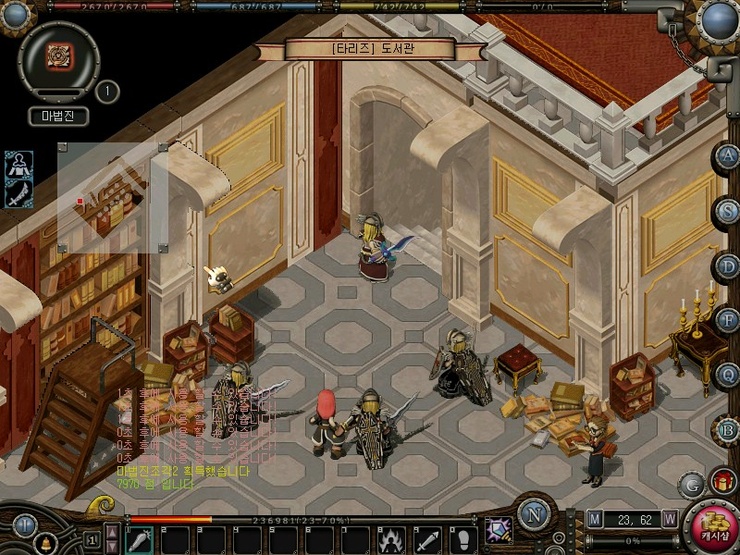Use the boot icon hotbar slot
Image resolution: width=740 pixels, height=555 pixels.
point(461,539)
